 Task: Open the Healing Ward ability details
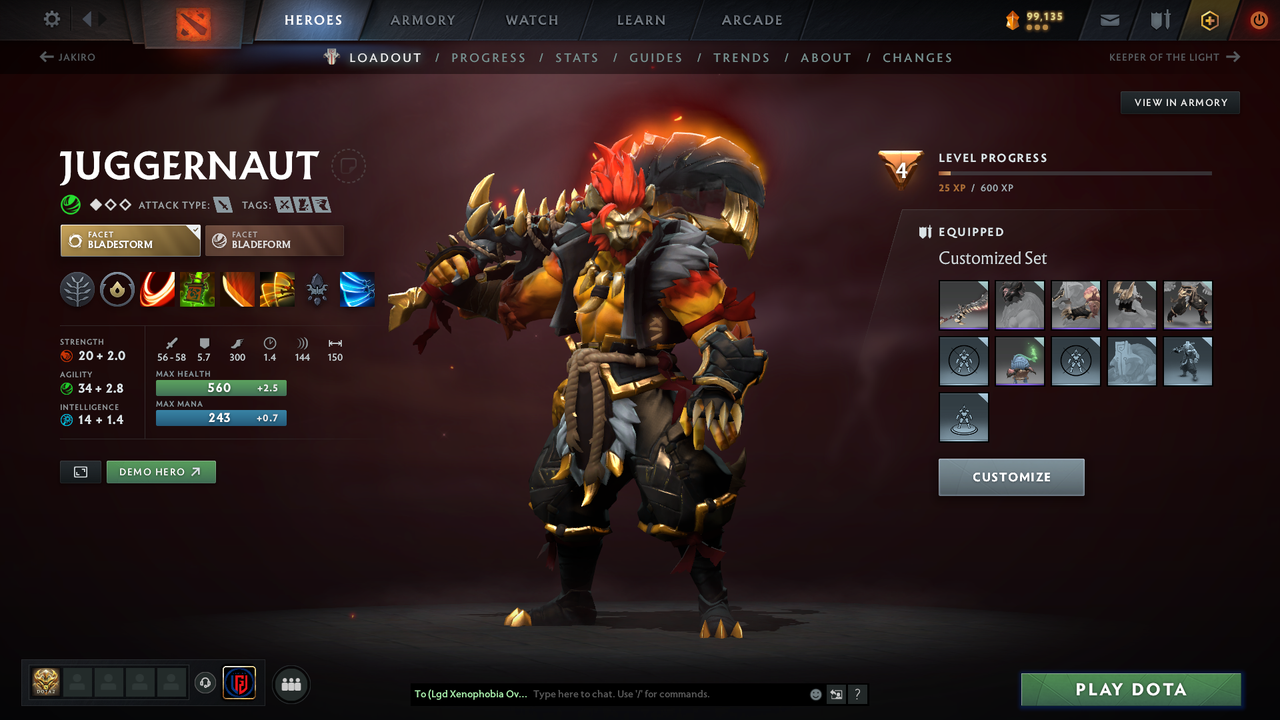197,290
